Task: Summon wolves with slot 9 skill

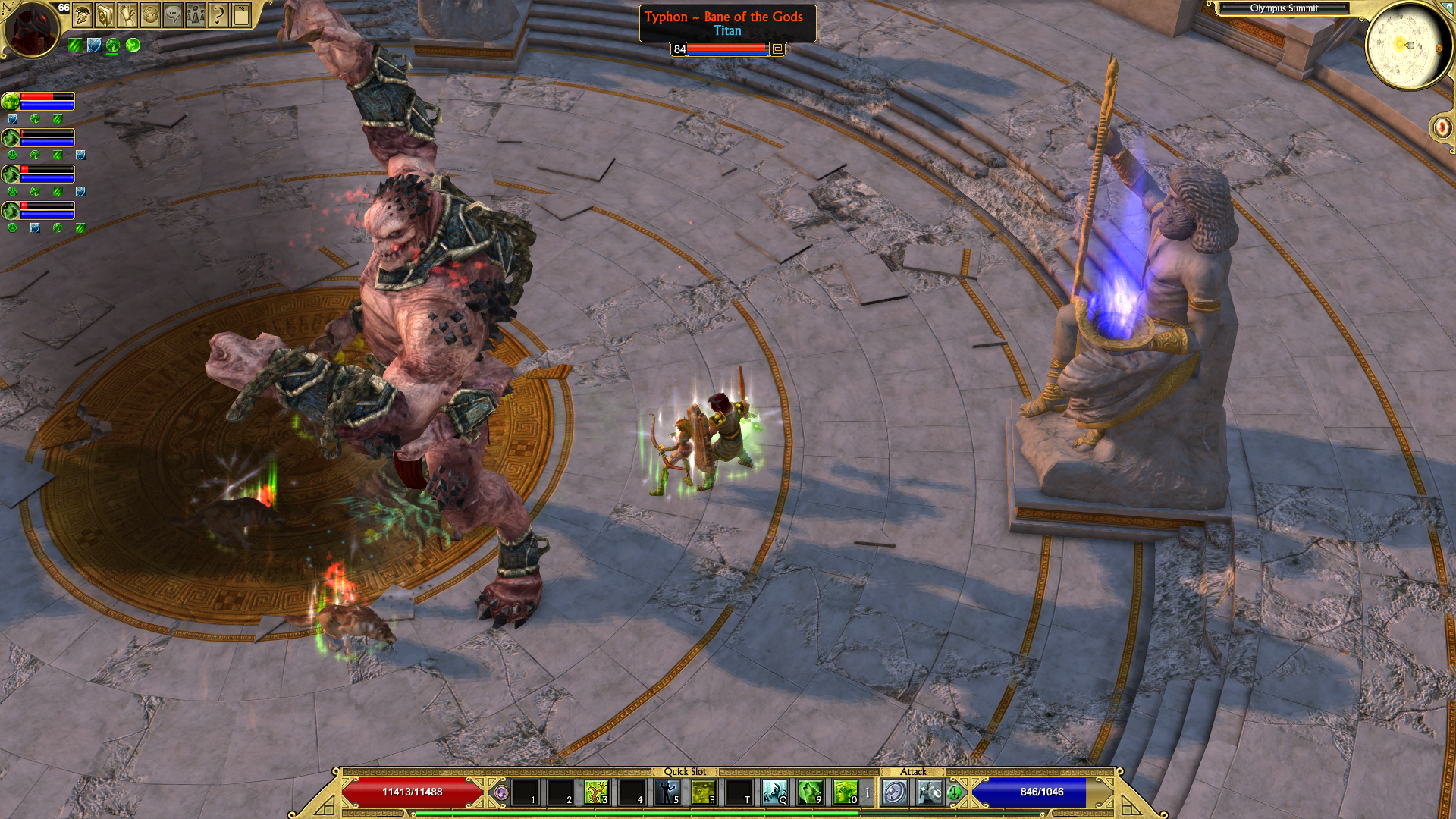Action: 810,792
